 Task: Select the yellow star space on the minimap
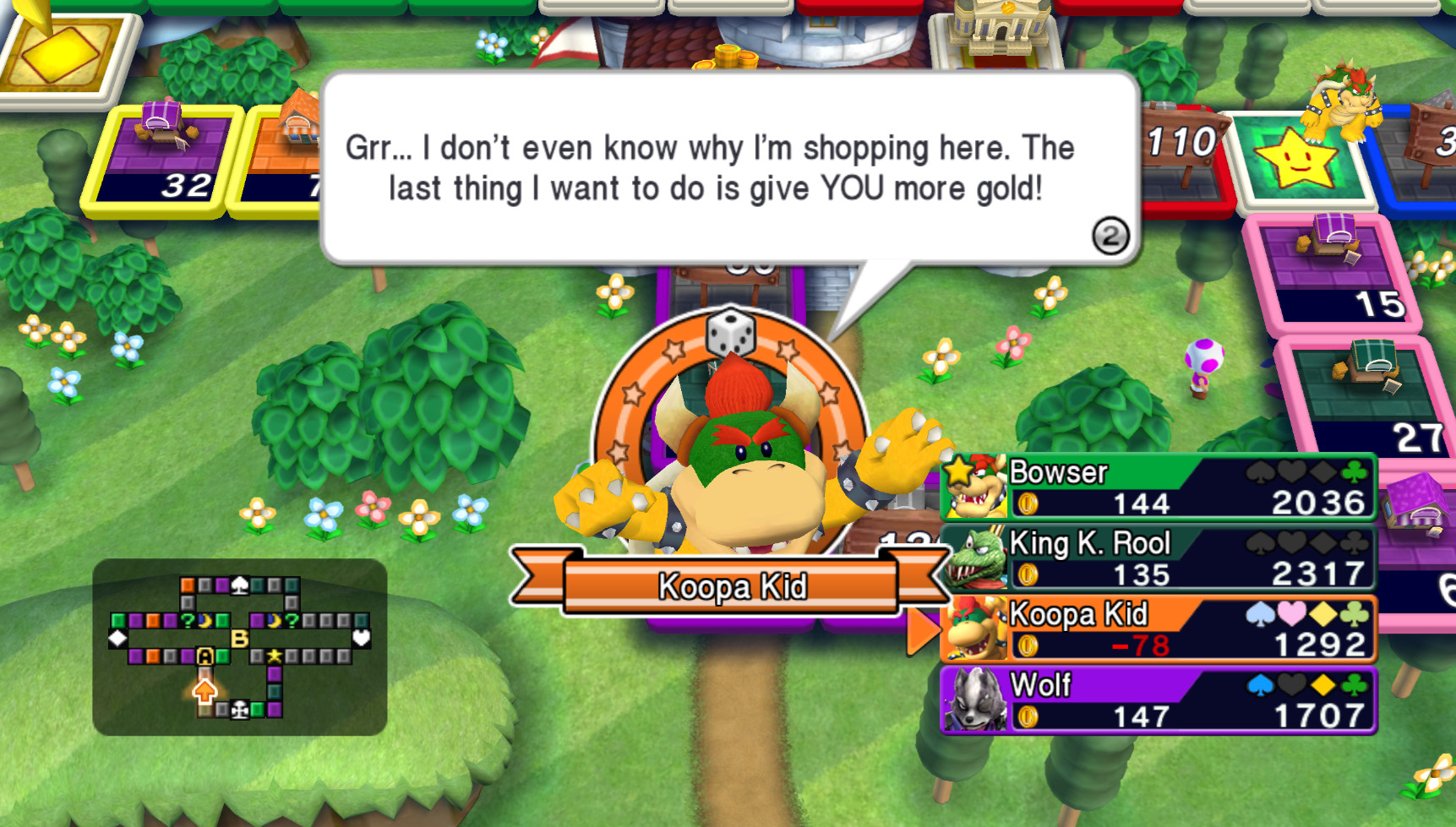(275, 656)
